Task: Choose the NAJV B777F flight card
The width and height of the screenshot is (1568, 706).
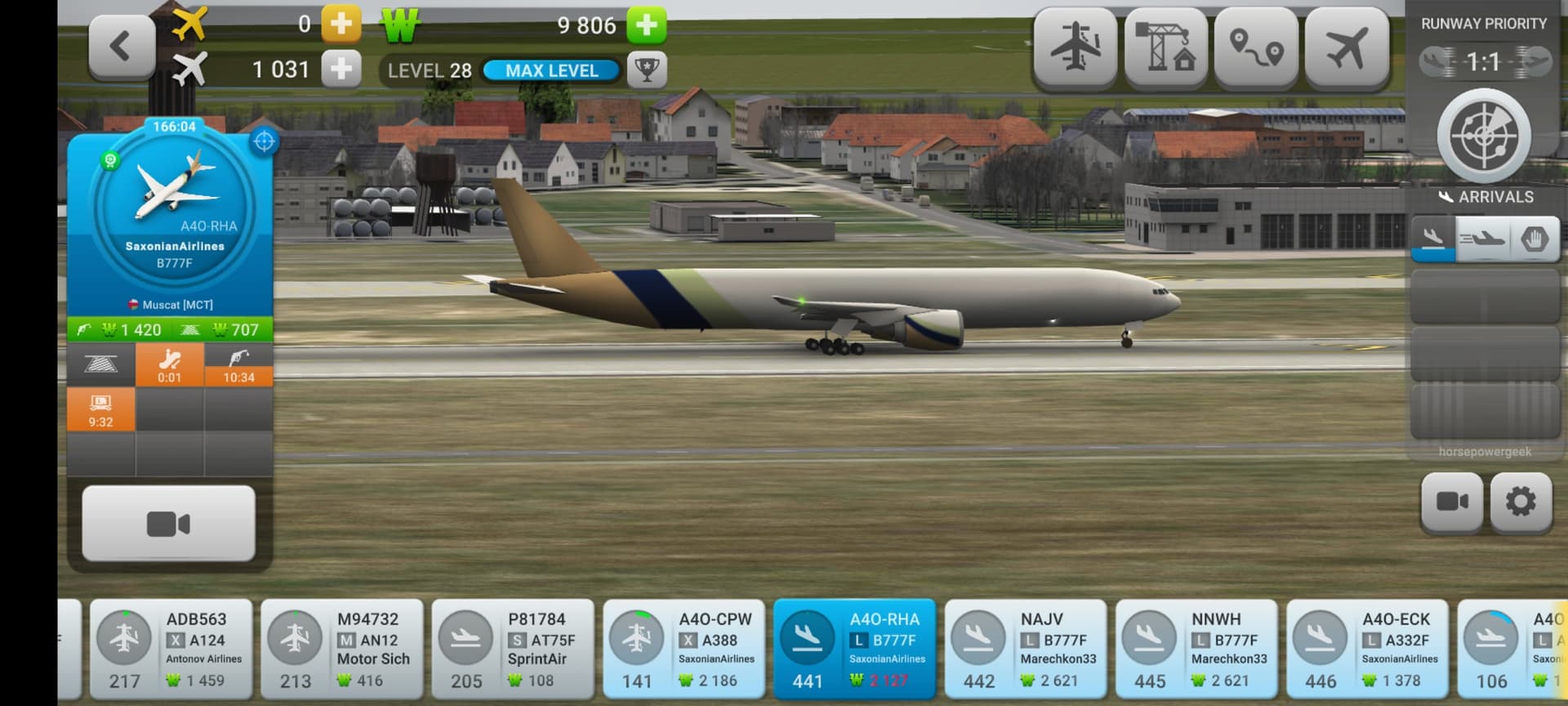Action: [1026, 650]
